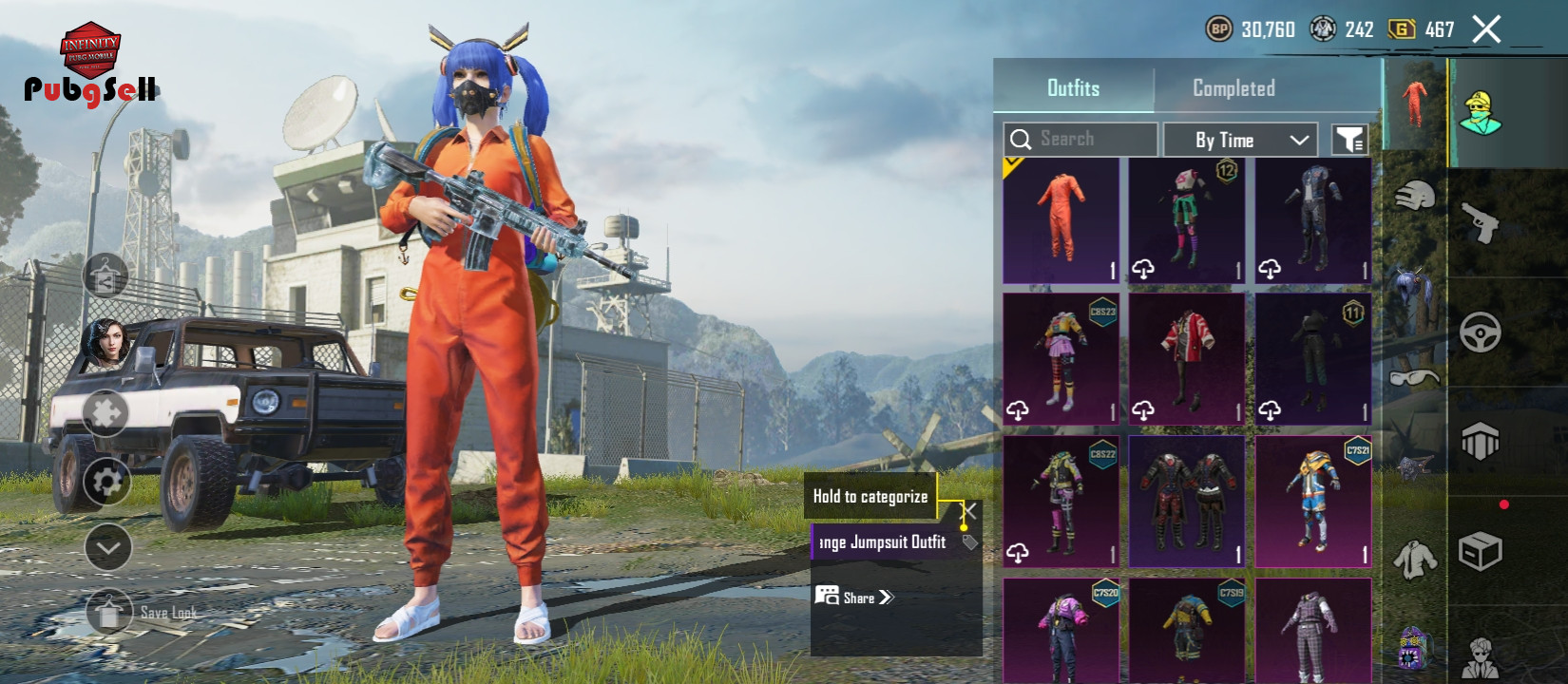Click the outfit Search field

coord(1080,140)
